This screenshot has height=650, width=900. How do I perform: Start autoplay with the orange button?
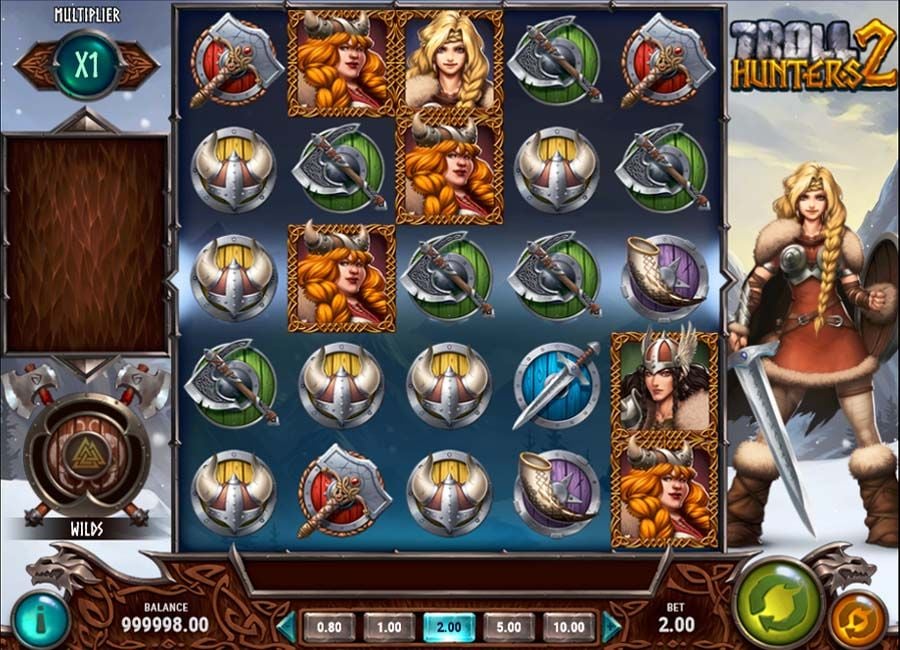point(856,619)
